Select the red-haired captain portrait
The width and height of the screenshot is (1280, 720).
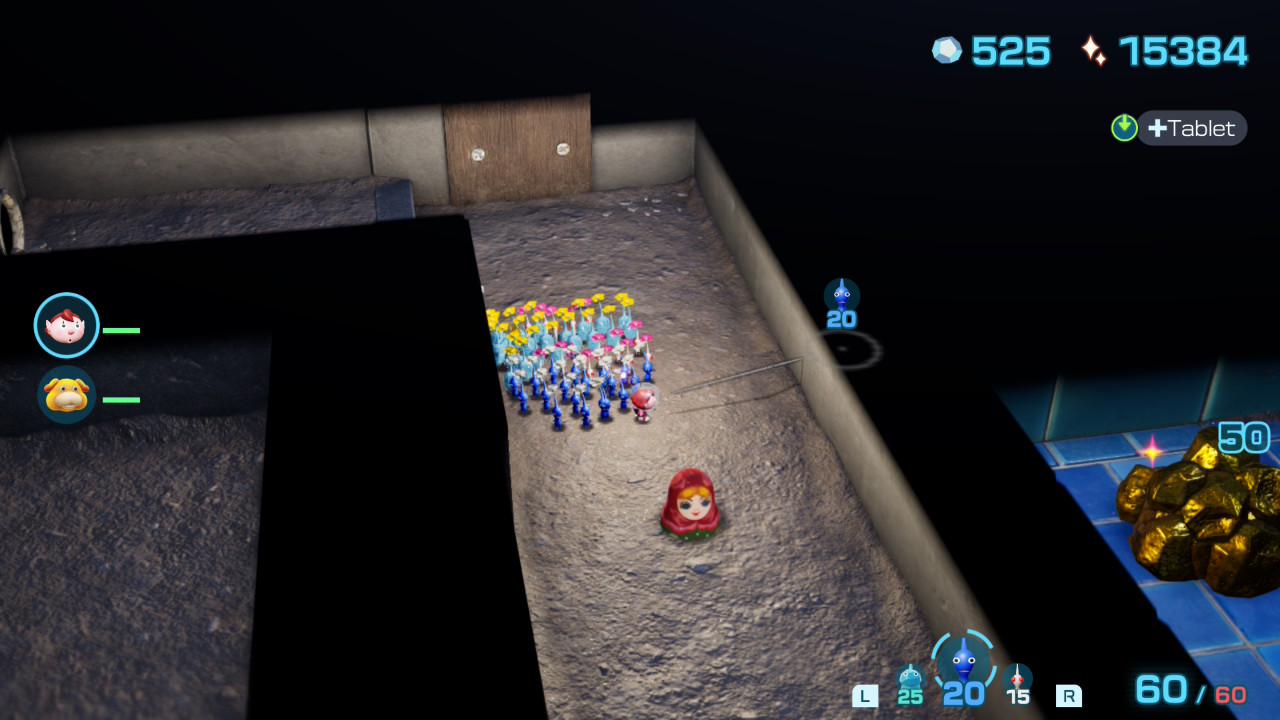pos(67,325)
